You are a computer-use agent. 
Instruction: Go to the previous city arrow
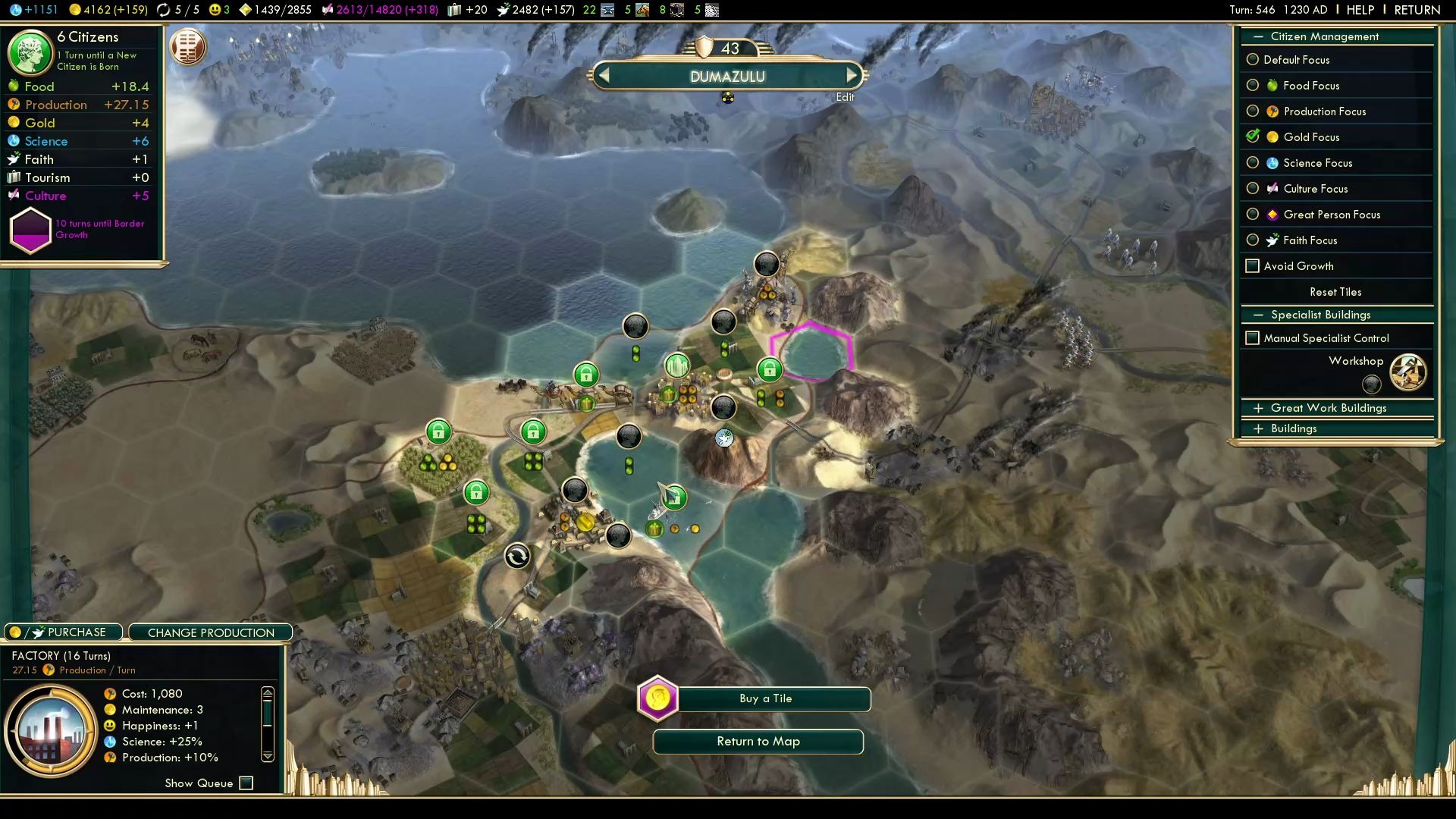point(604,75)
